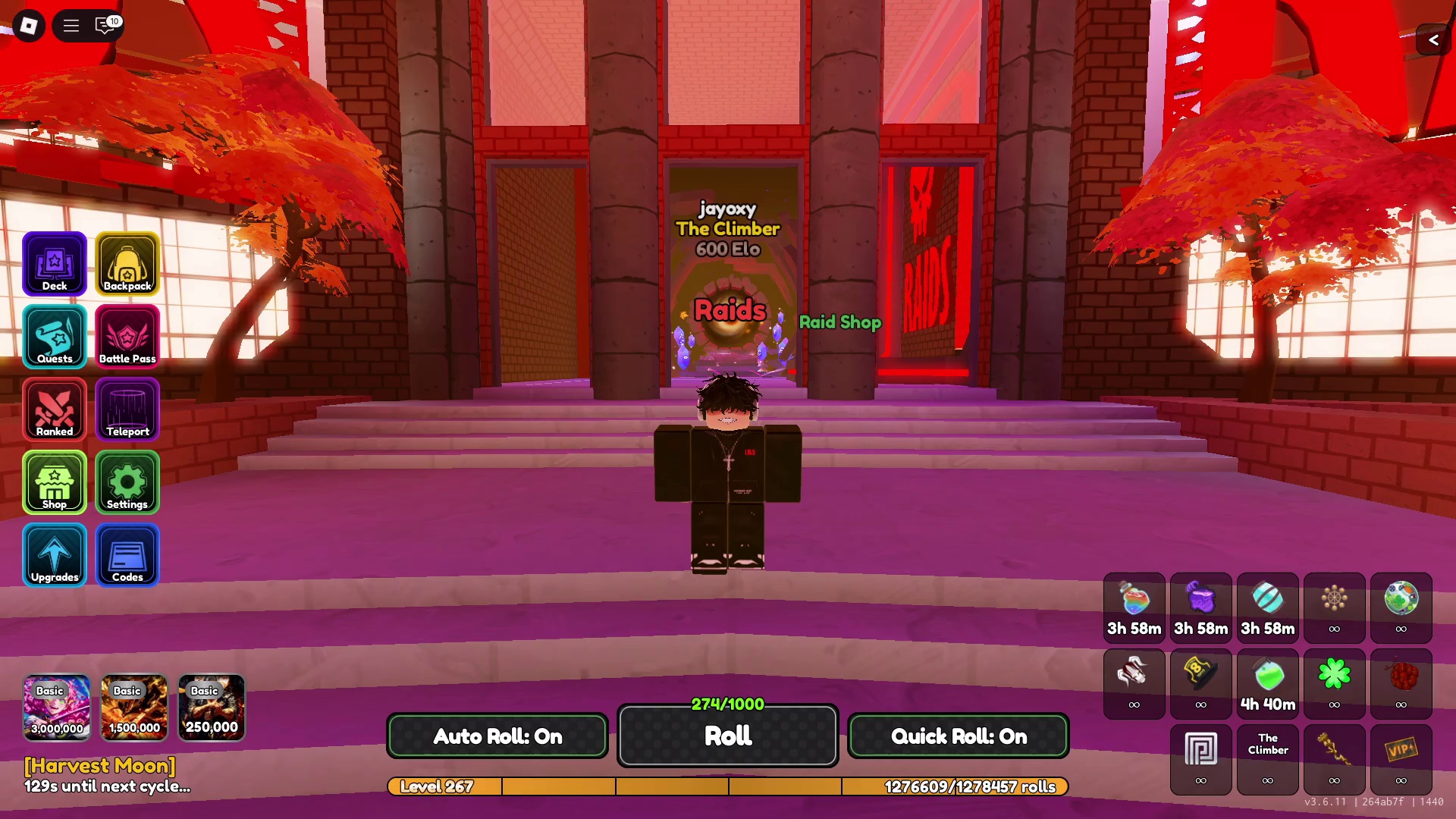Open the Quests panel
1456x819 pixels.
coord(55,336)
